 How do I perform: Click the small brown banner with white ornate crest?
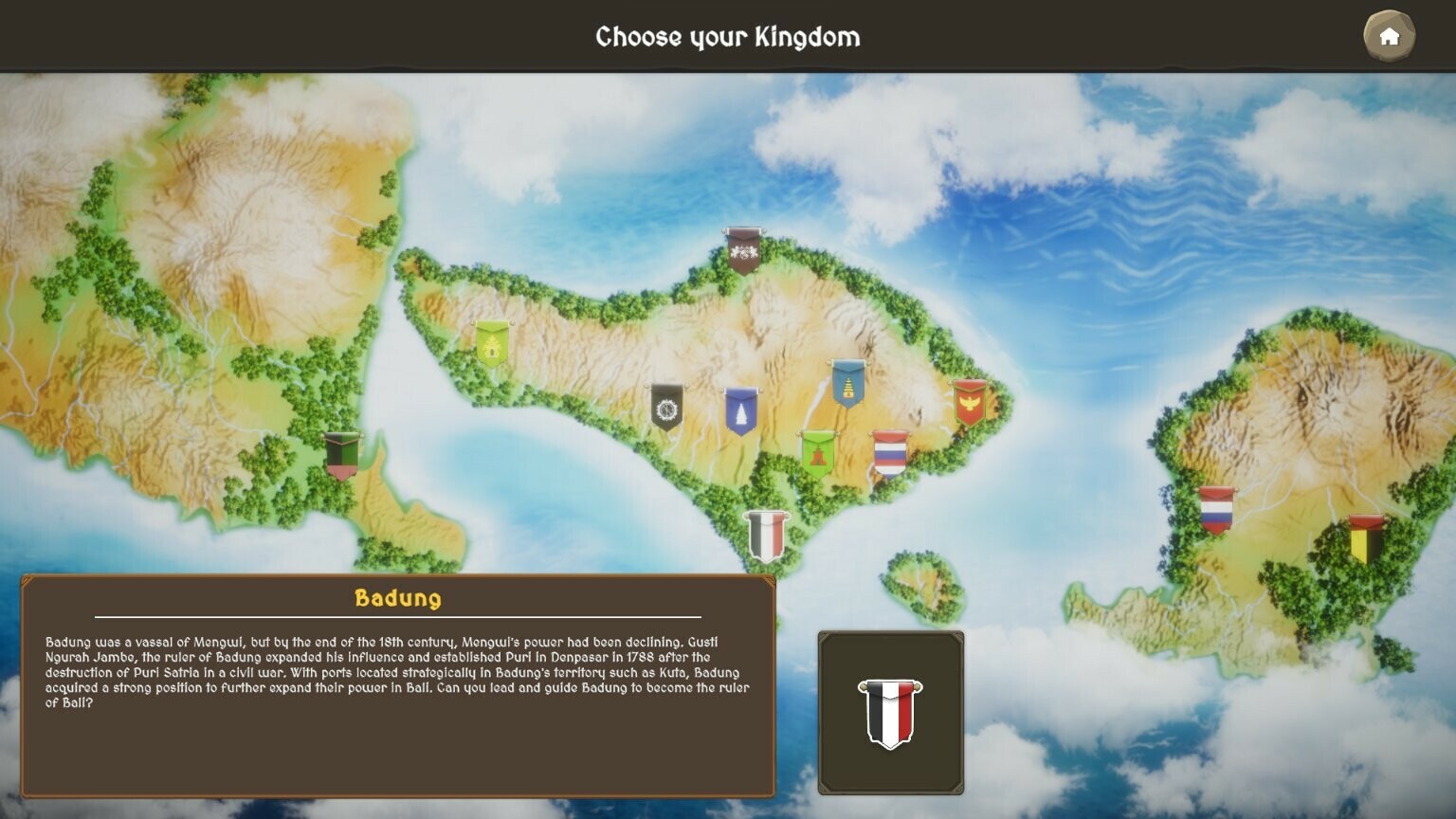(745, 251)
